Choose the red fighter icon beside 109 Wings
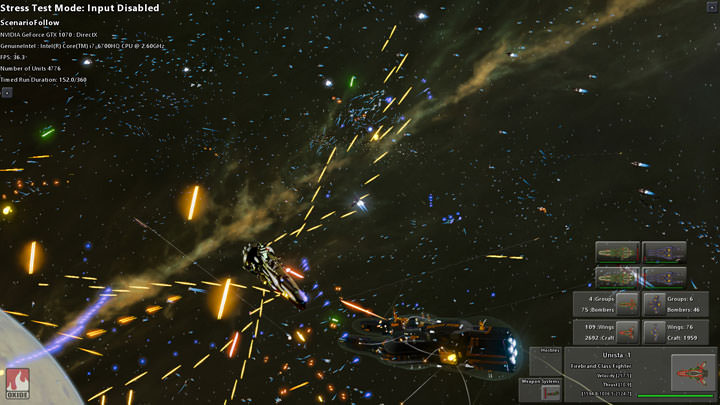 pos(627,331)
